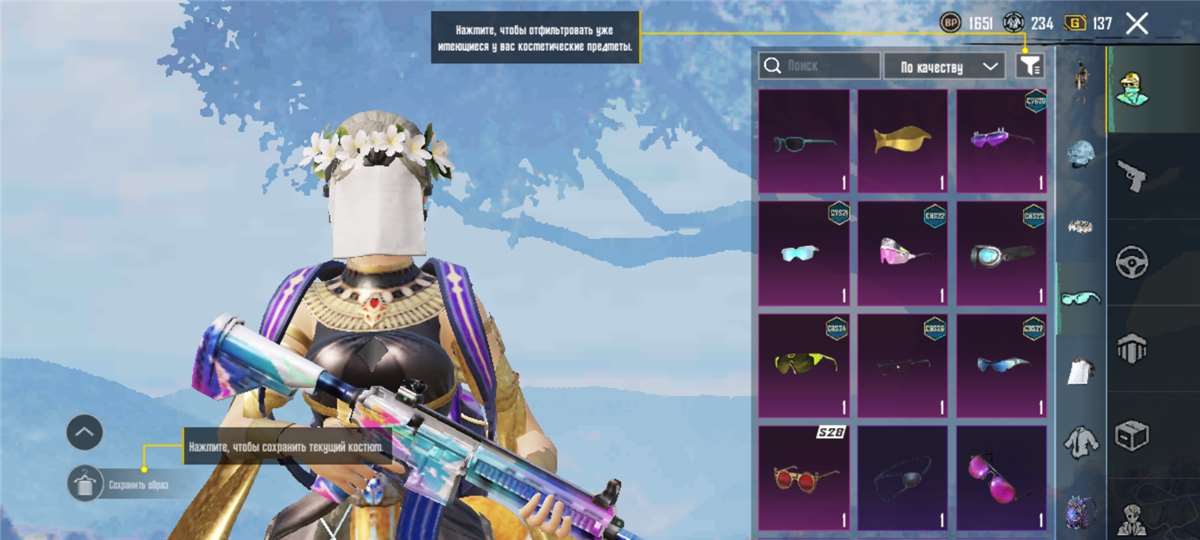Save the current look with the hanger button

(85, 484)
